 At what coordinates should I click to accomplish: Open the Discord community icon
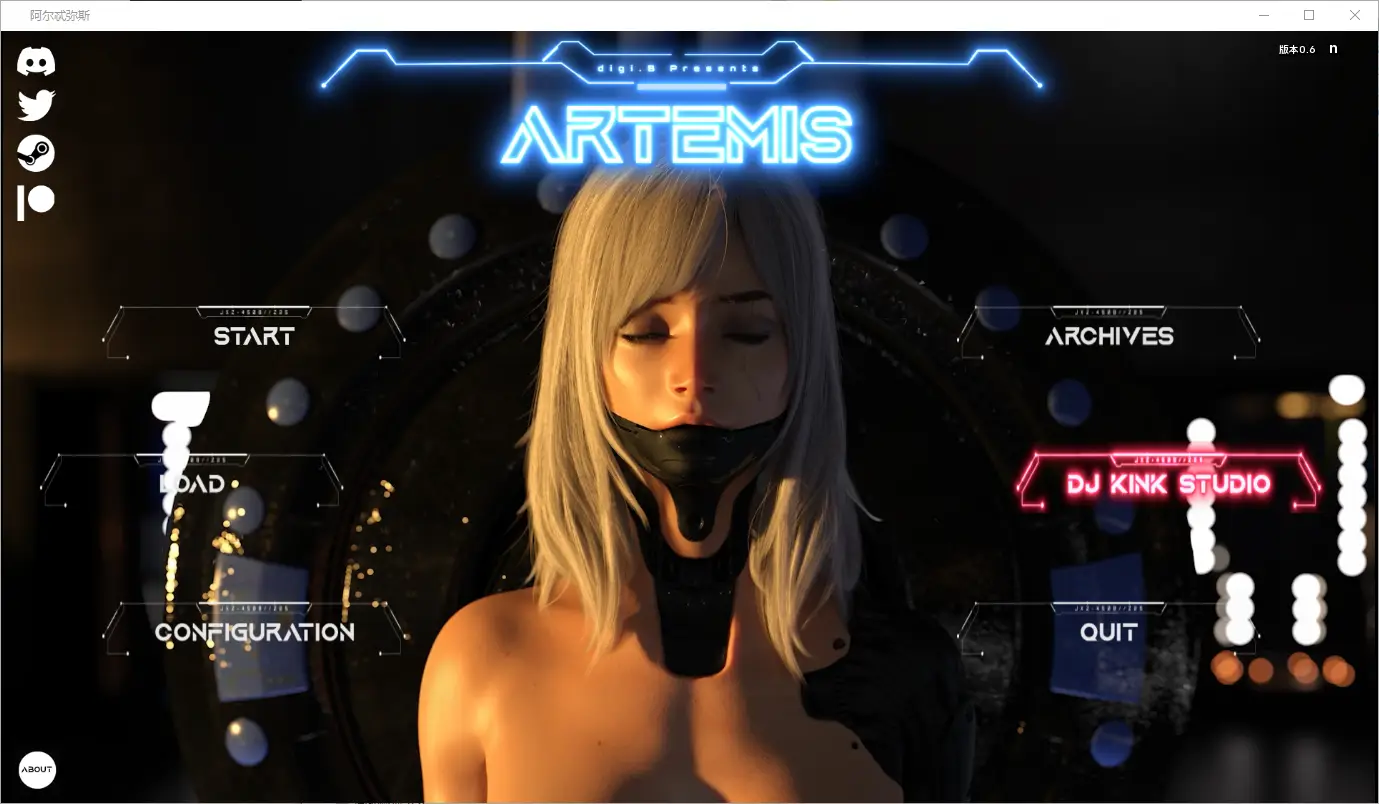[x=37, y=60]
